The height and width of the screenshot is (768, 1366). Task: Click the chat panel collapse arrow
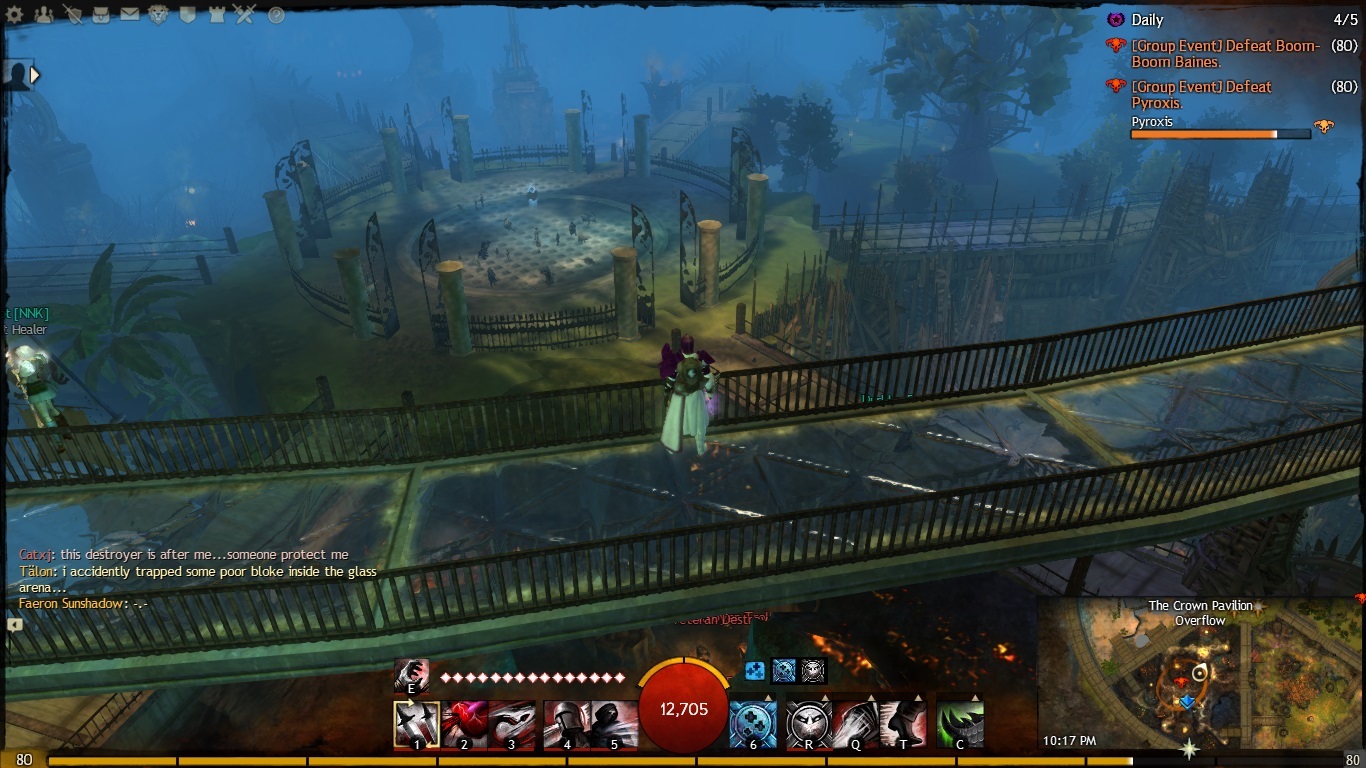(15, 624)
